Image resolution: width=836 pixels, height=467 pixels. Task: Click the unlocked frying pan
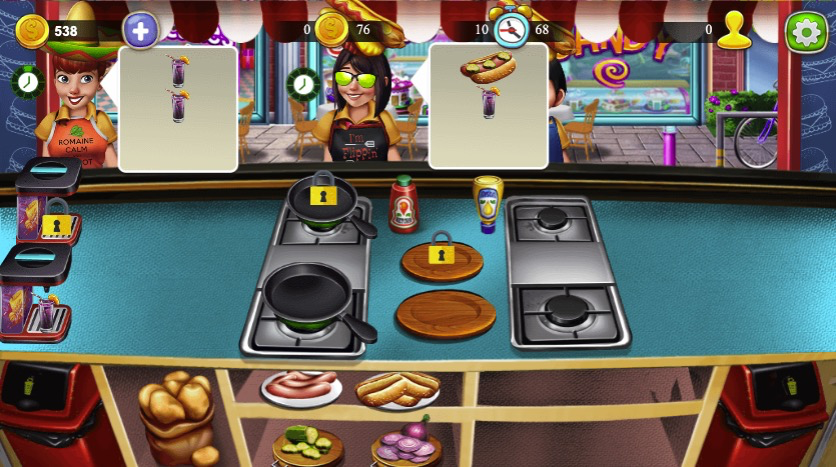309,297
